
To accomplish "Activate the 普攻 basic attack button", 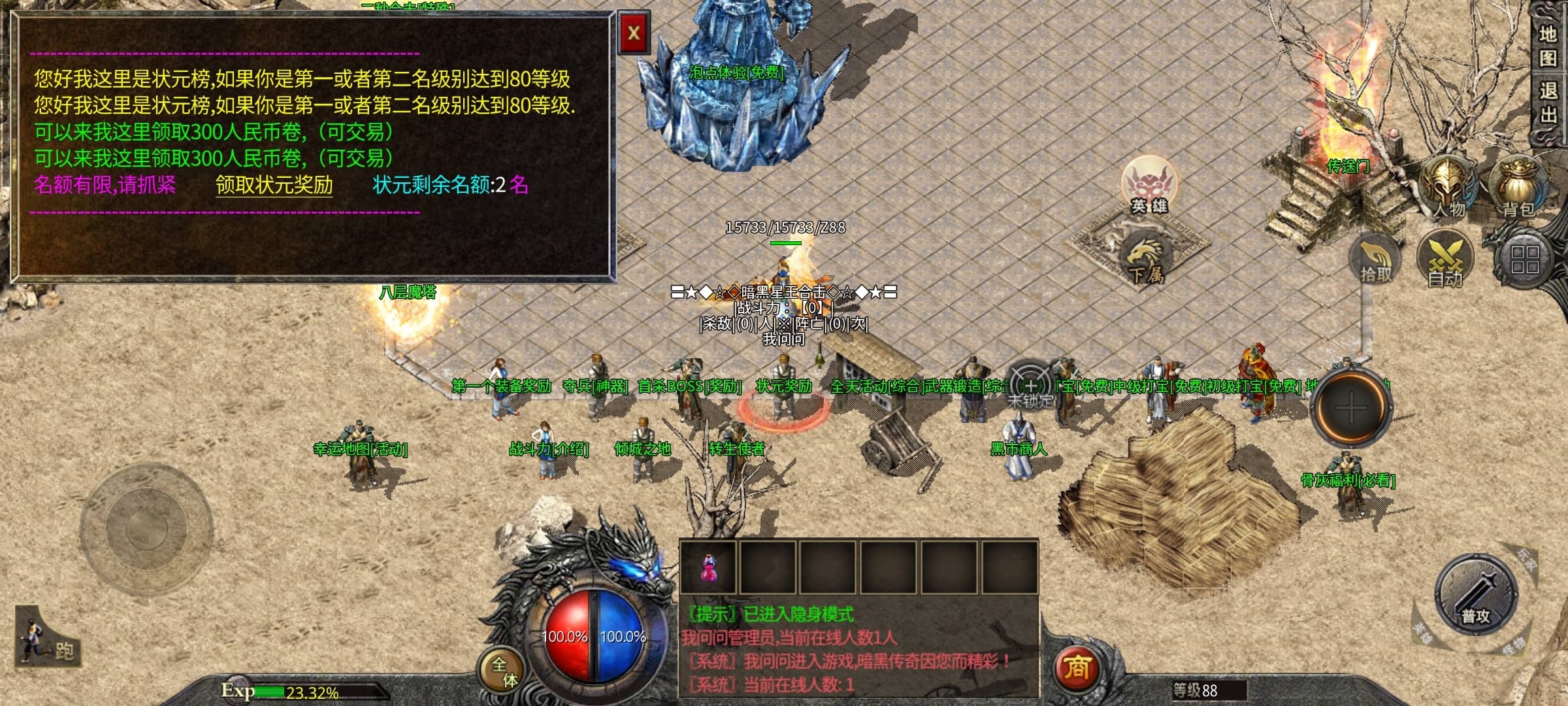I will pos(1476,595).
